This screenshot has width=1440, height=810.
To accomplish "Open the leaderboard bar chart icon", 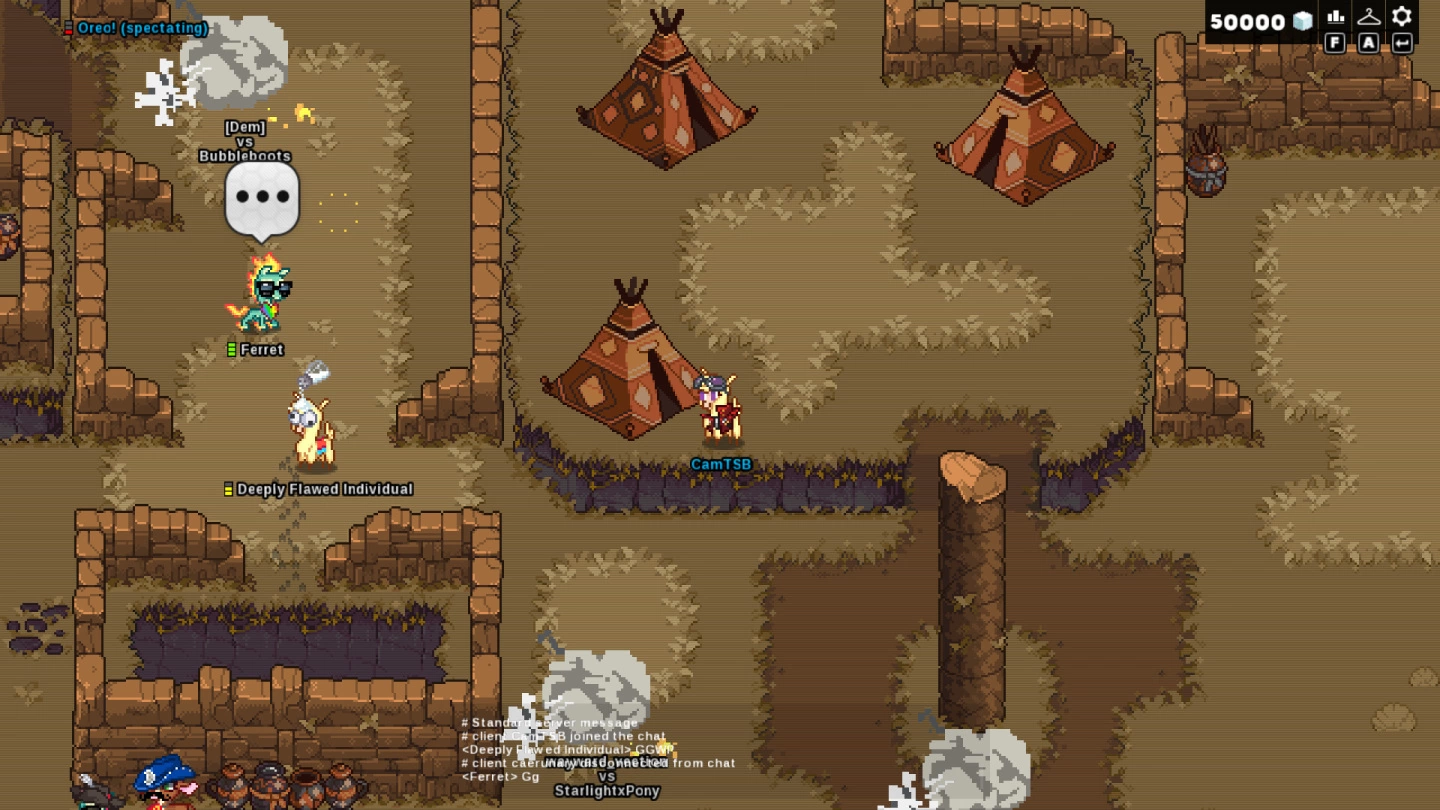I will click(1335, 17).
